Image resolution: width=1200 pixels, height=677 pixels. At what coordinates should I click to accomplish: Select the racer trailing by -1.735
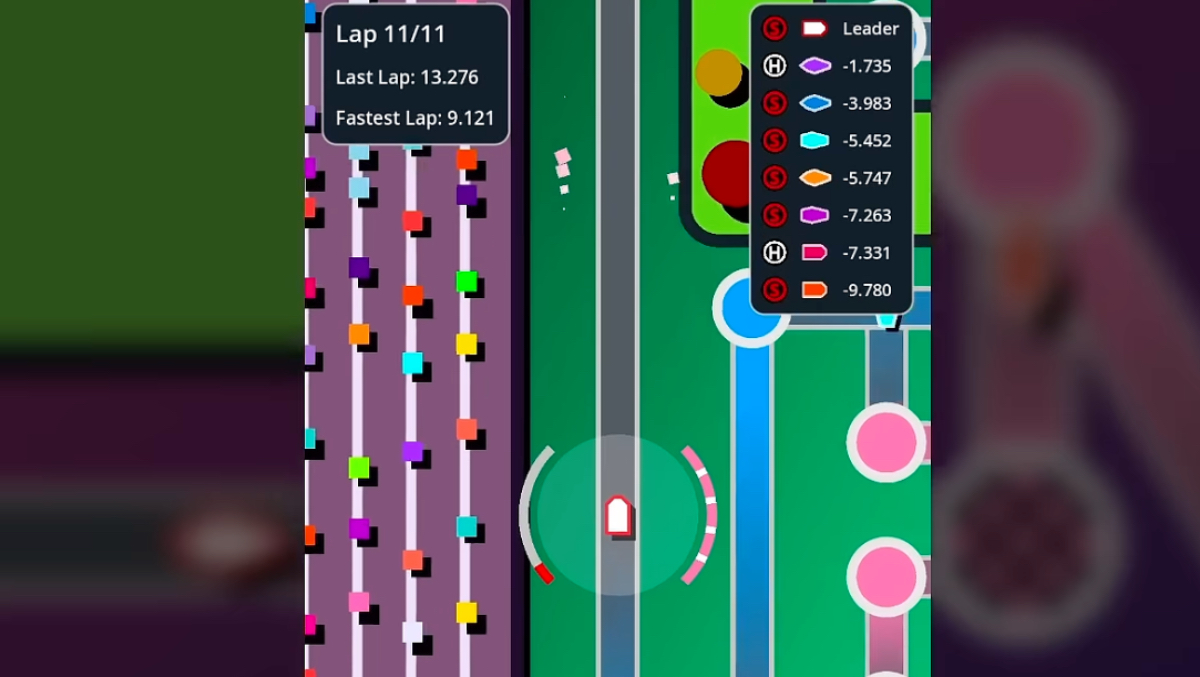831,66
